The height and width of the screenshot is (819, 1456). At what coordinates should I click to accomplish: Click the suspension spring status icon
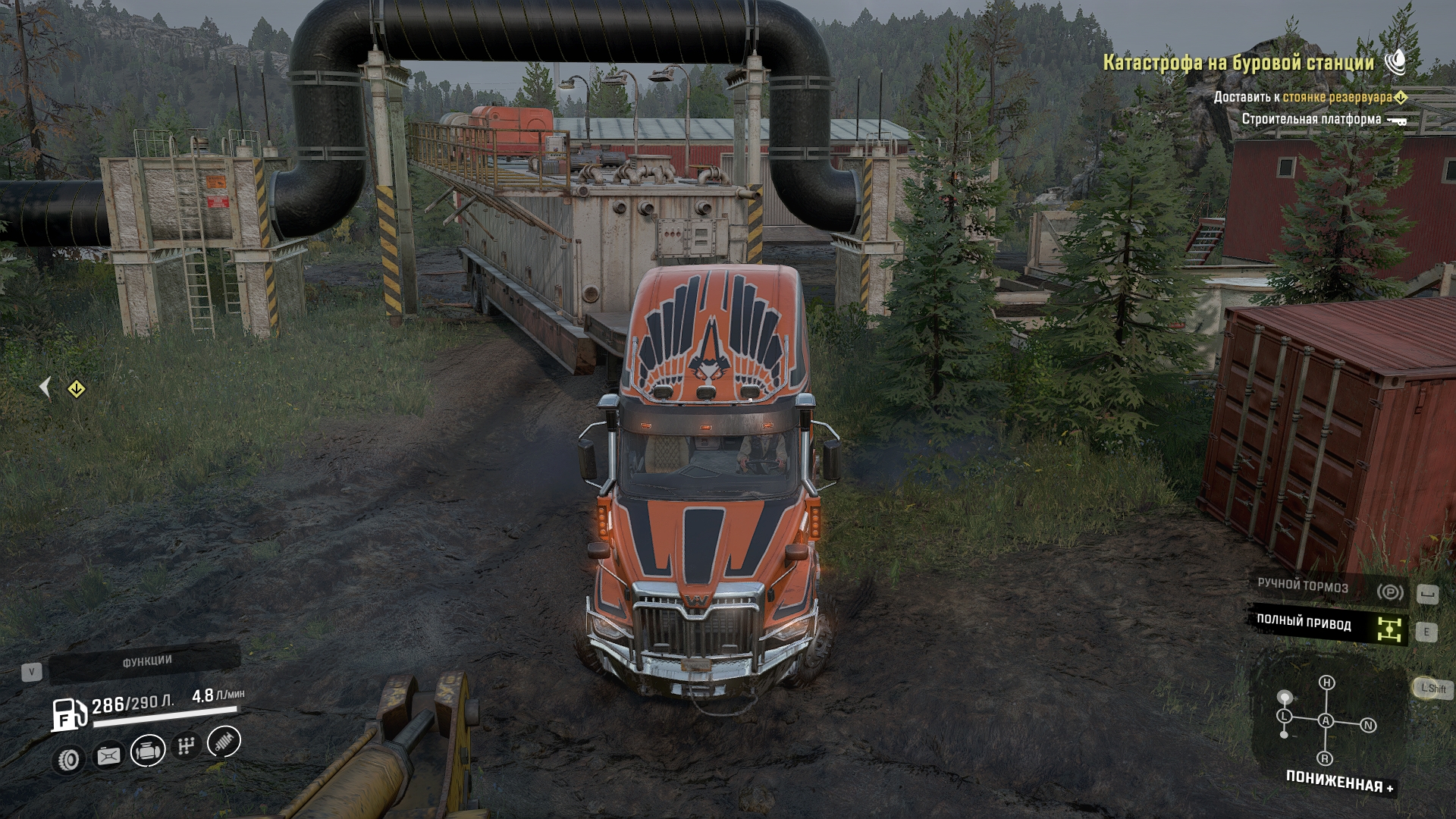pos(223,742)
